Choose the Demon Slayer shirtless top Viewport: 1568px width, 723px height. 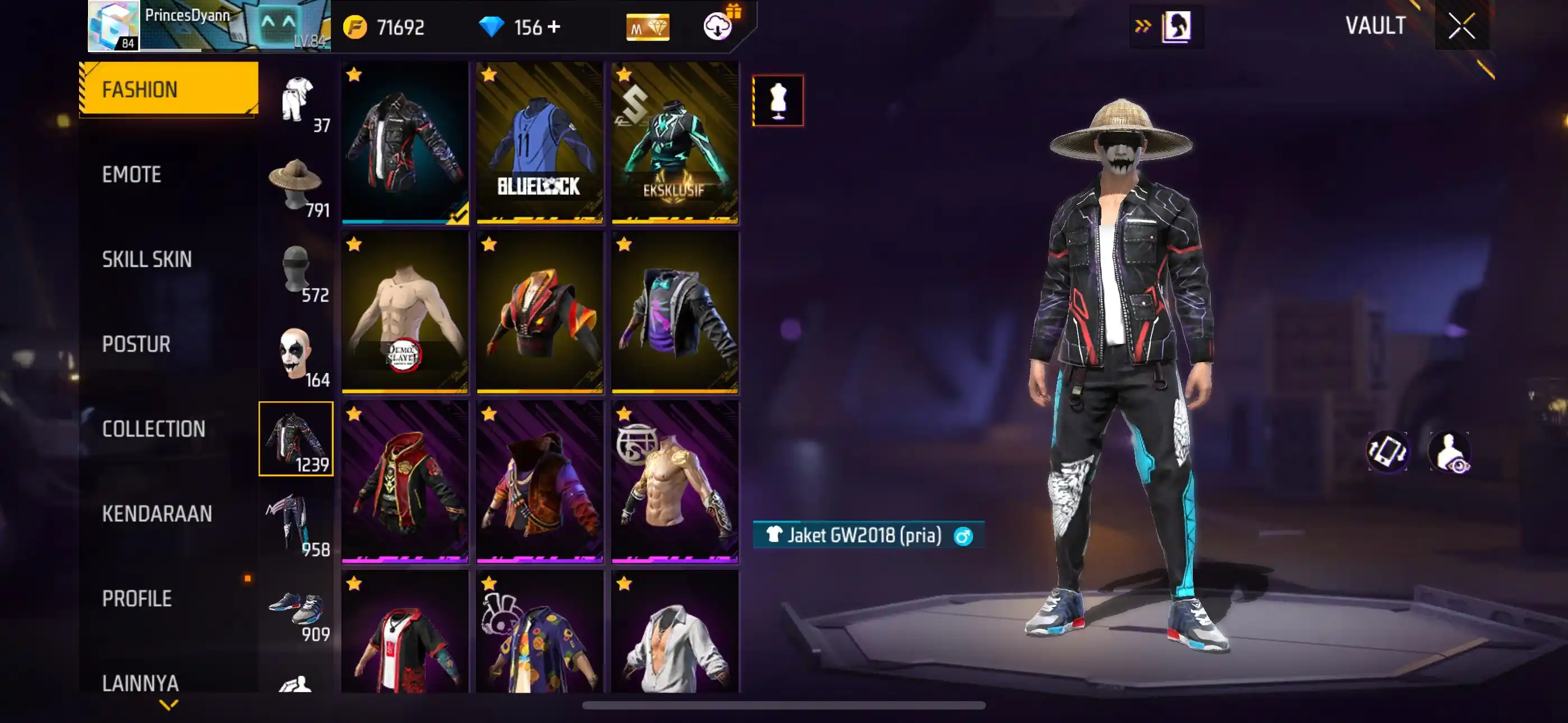click(x=405, y=312)
